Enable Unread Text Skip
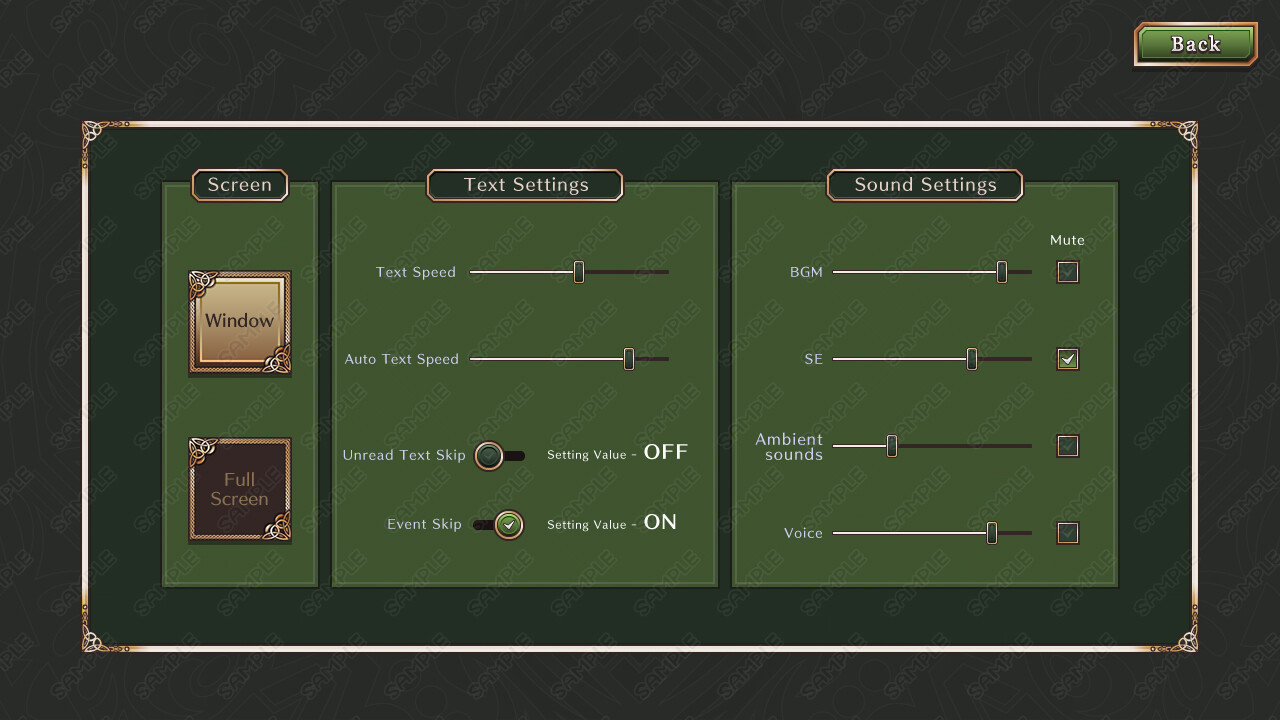This screenshot has height=720, width=1280. click(x=501, y=456)
